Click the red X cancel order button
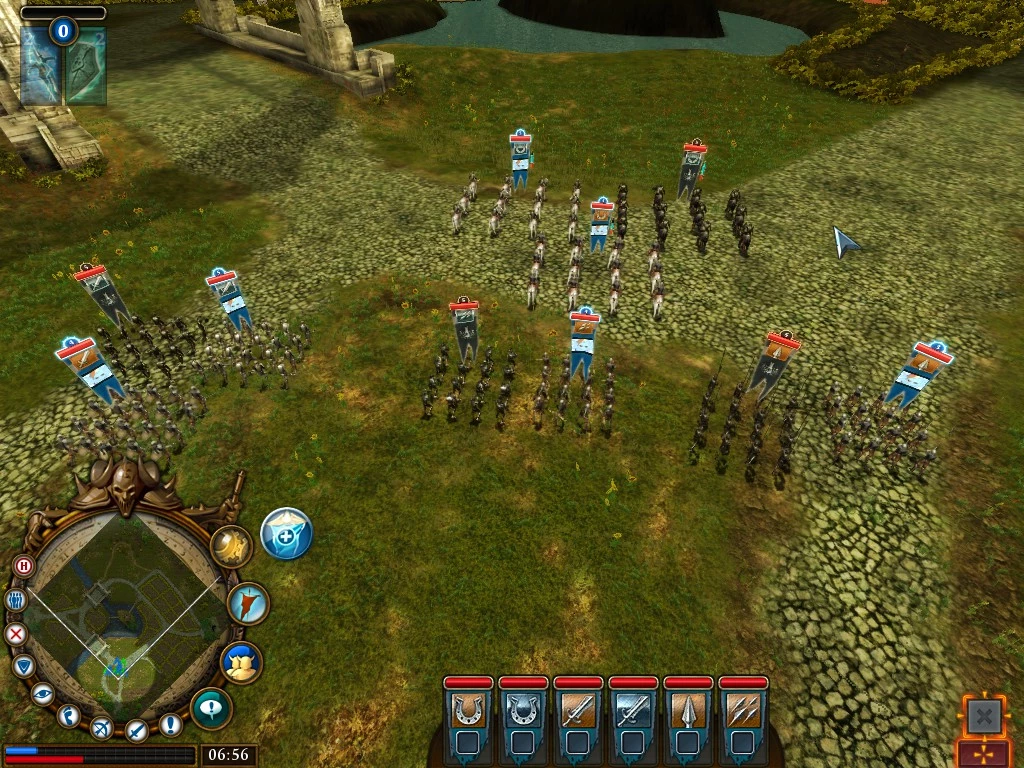Screen dimensions: 1024x768 [x=16, y=634]
